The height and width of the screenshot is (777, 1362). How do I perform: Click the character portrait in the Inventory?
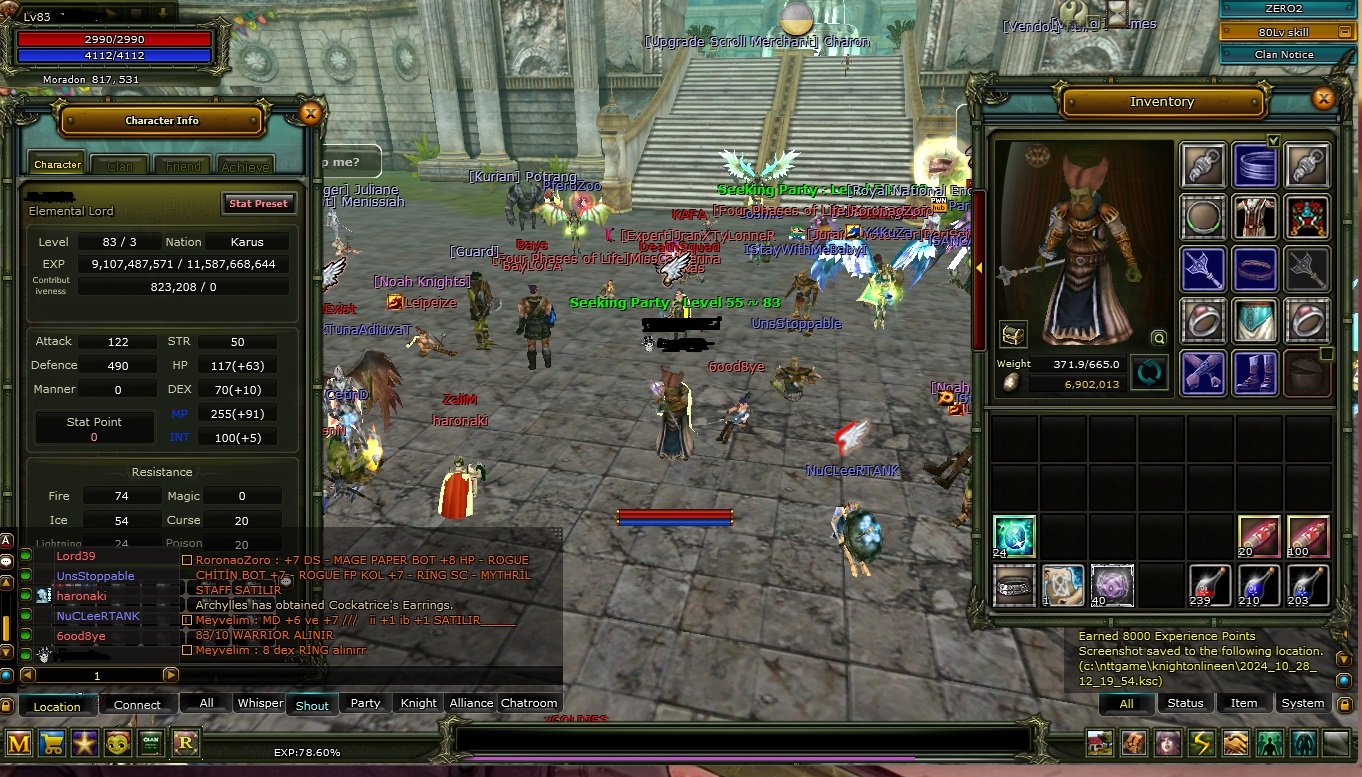1083,245
